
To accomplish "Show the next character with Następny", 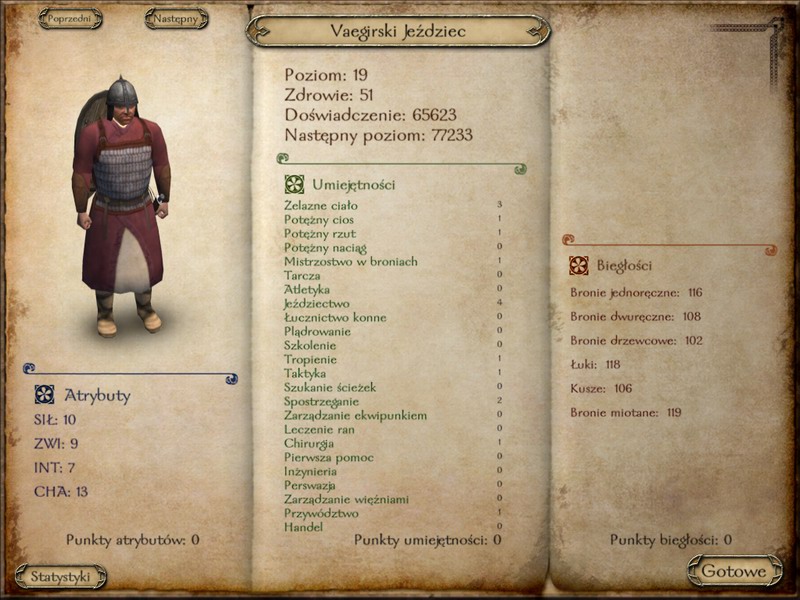I will [x=176, y=19].
